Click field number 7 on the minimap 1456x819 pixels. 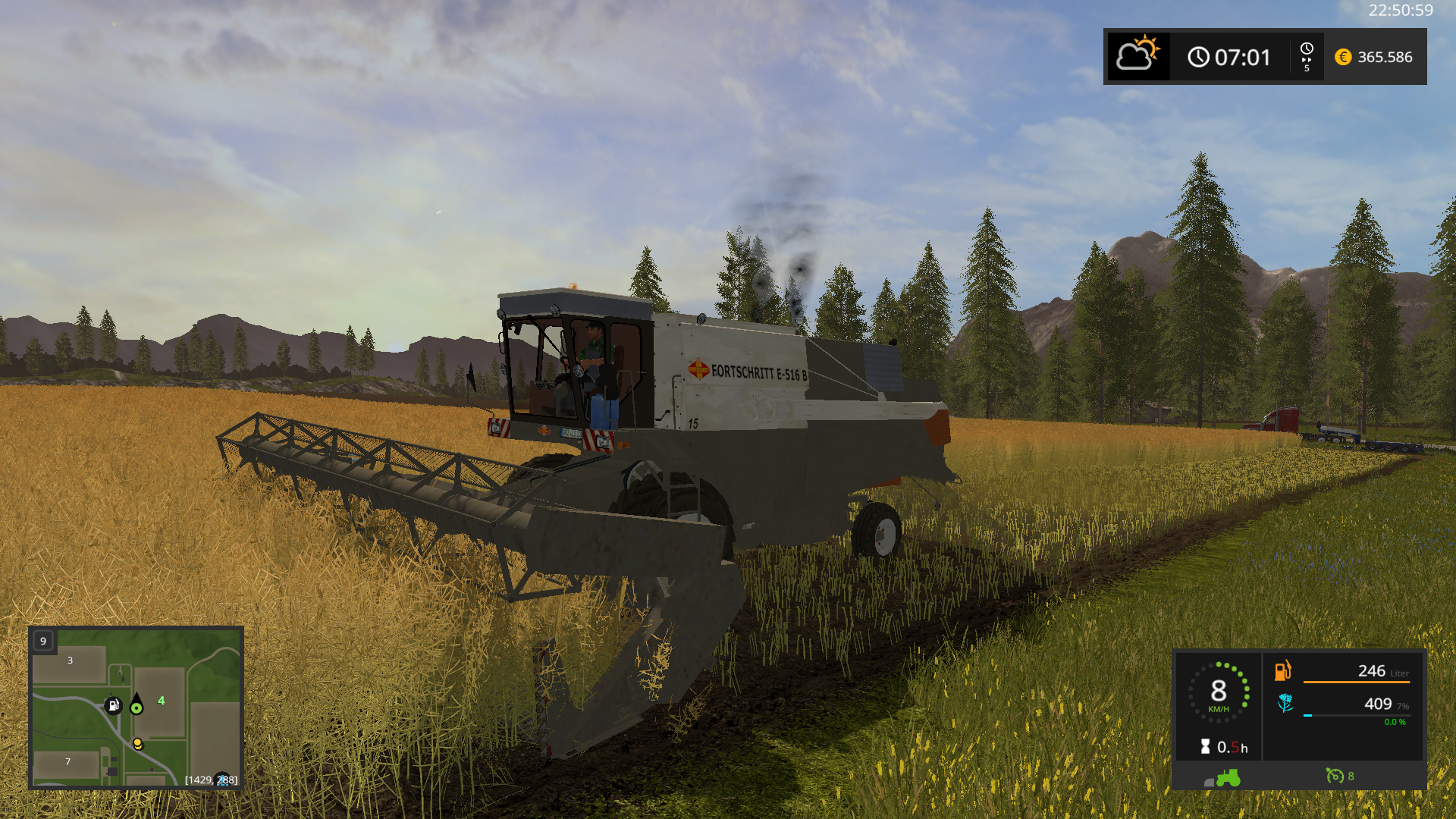(x=67, y=761)
